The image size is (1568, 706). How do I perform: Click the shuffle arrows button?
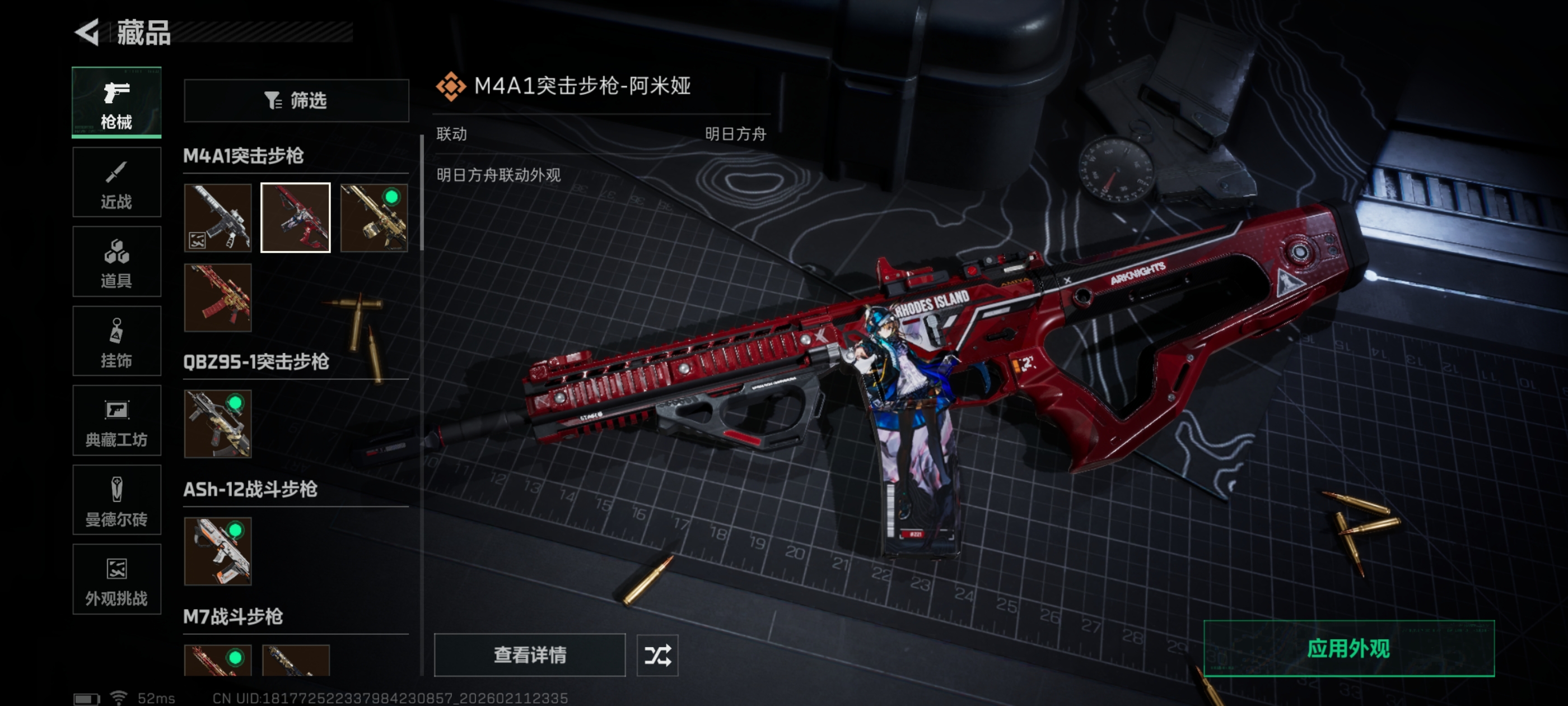tap(657, 655)
